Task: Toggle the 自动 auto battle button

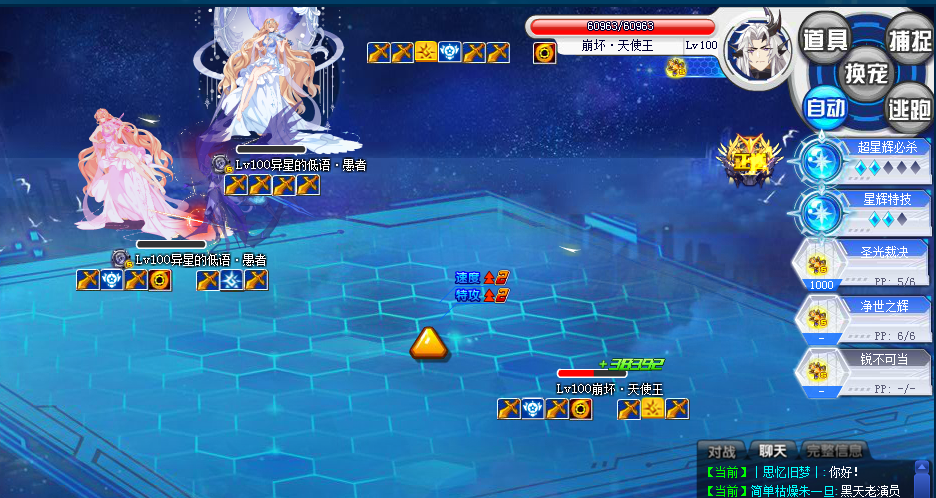Action: pyautogui.click(x=827, y=107)
